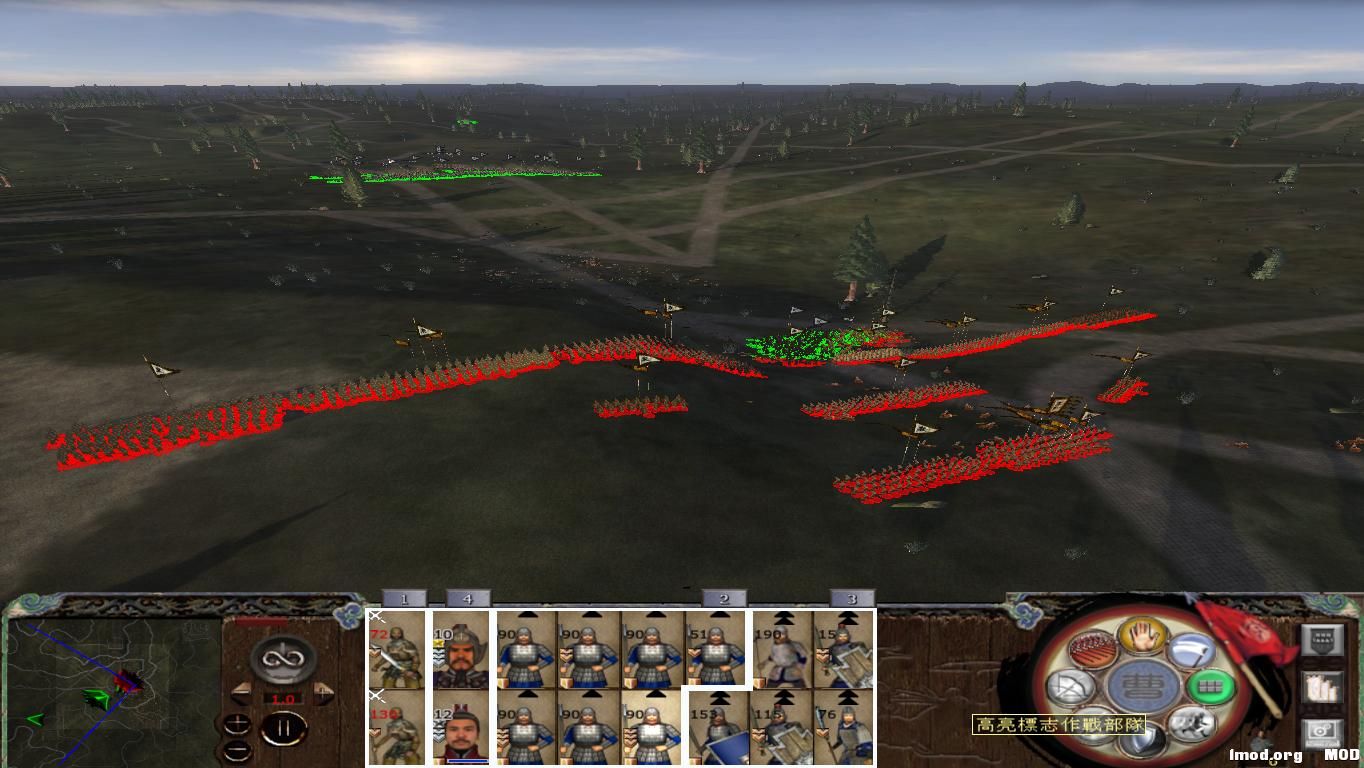Screen dimensions: 1364x768
Task: Click the camera icon on the right panel
Action: point(1321,731)
